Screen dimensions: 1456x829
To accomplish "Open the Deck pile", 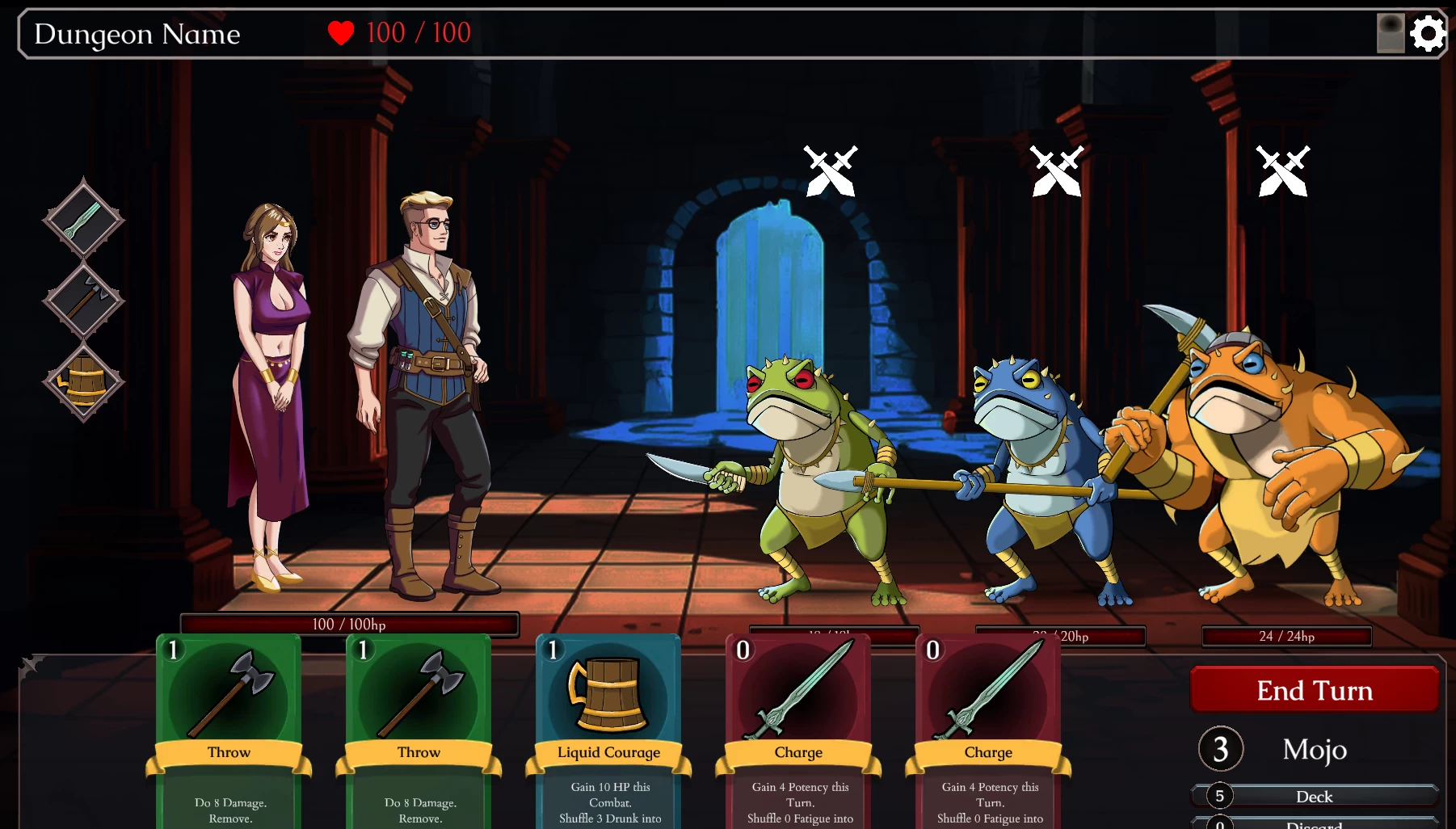I will point(1314,797).
